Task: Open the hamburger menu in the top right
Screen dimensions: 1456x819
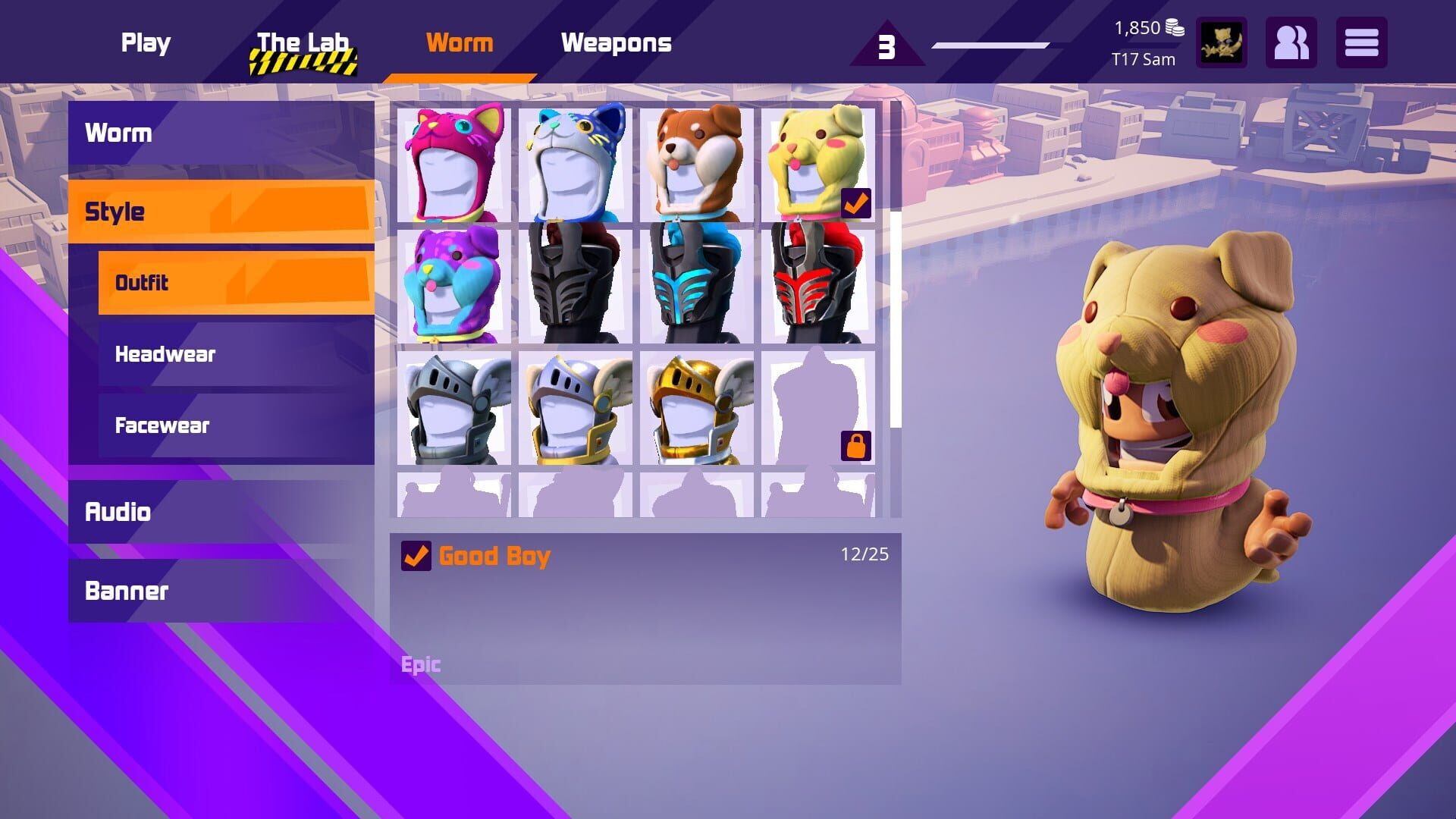Action: pos(1361,43)
